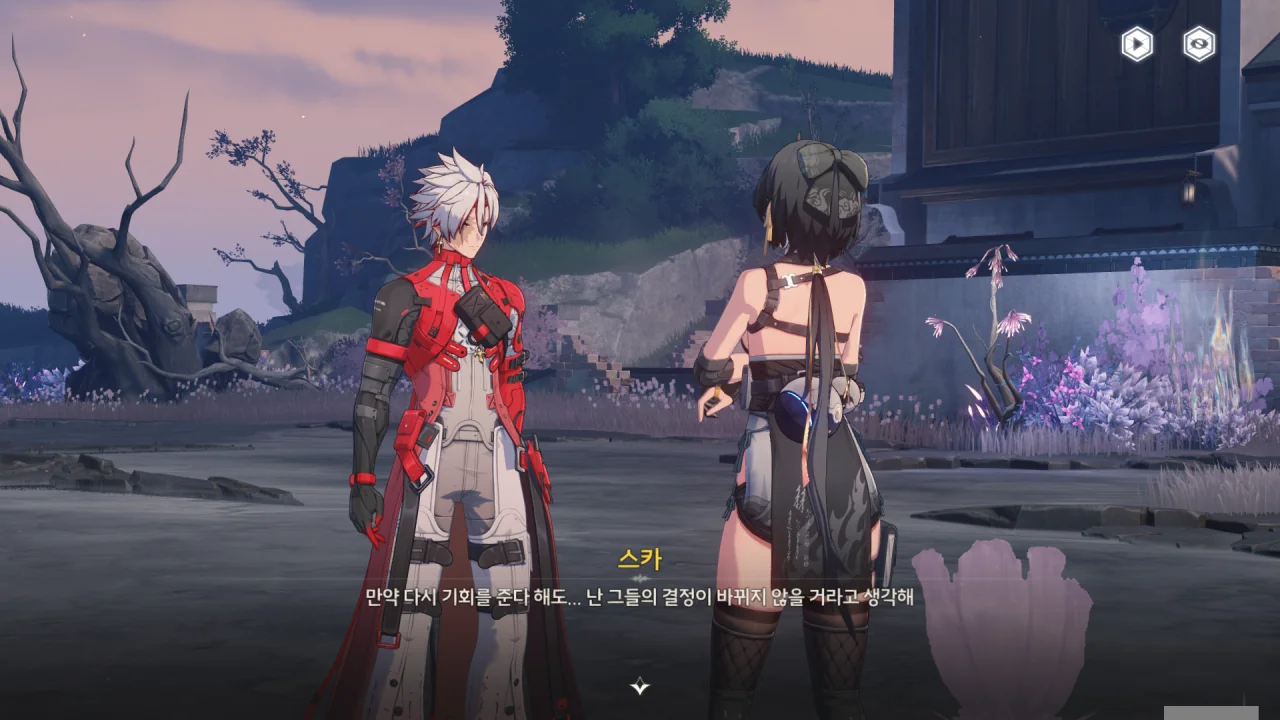Image resolution: width=1280 pixels, height=720 pixels.
Task: Enable dialogue auto-play with the play button
Action: coord(1136,44)
